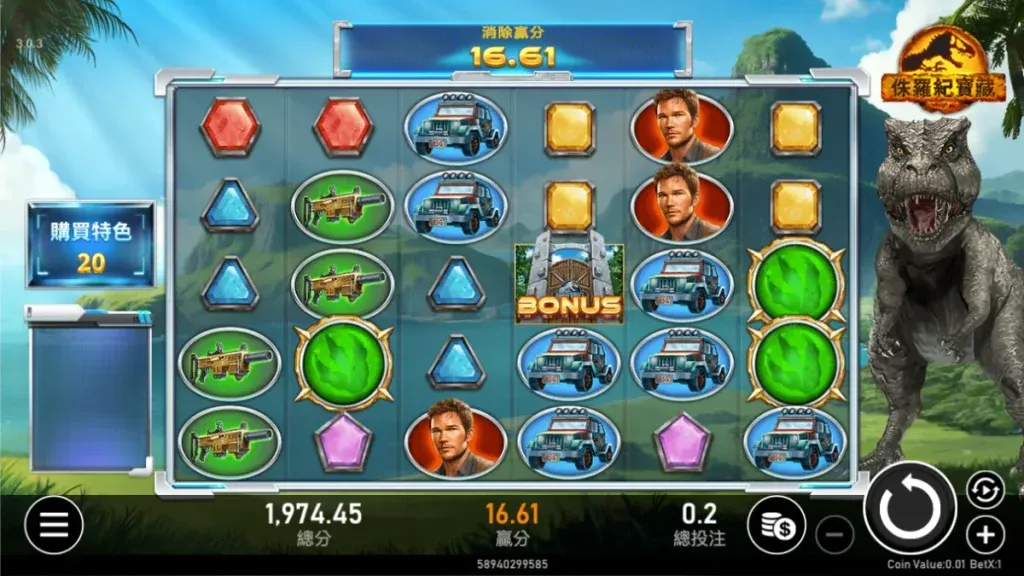Viewport: 1024px width, 576px height.
Task: Decrease the bet with the minus button
Action: point(834,534)
